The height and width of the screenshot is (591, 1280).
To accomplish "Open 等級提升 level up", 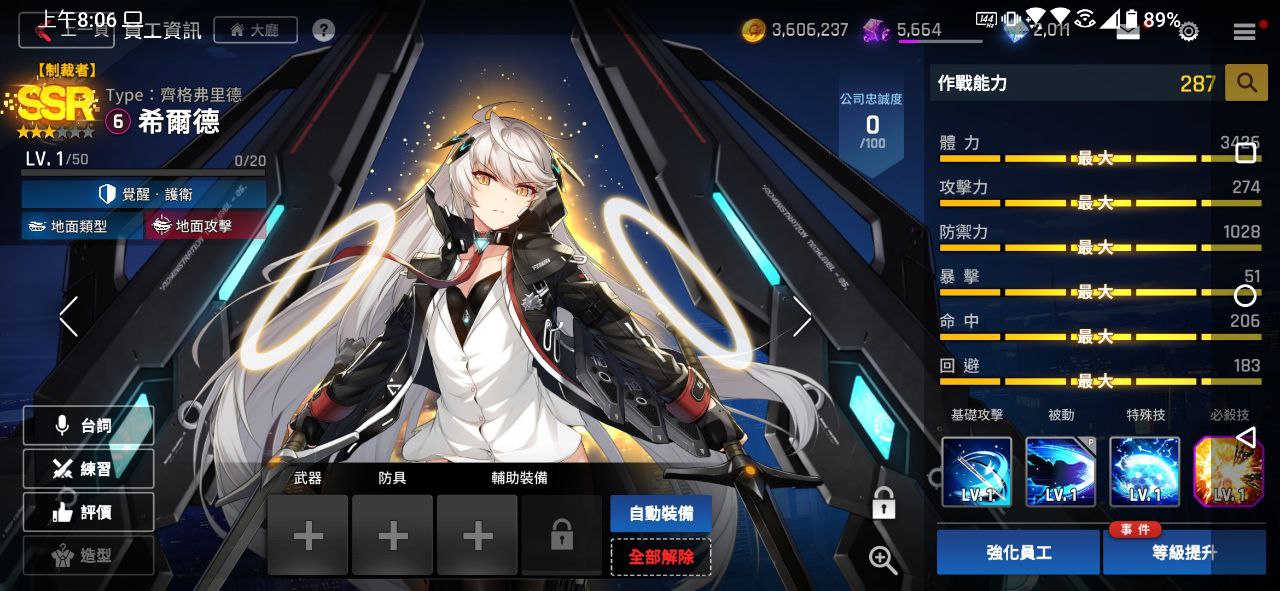I will point(1184,552).
